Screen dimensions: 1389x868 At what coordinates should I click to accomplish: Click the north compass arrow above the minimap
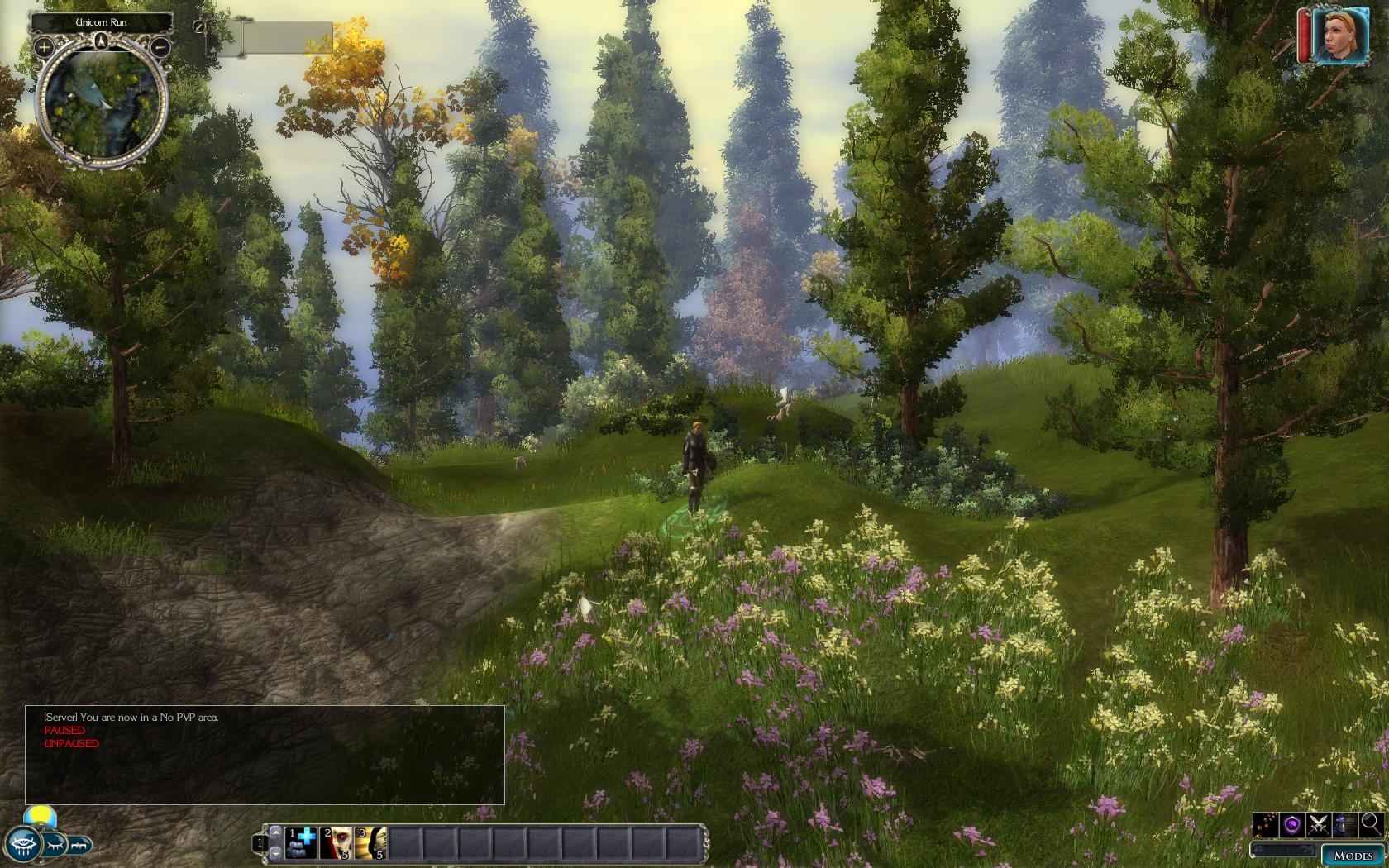coord(102,41)
